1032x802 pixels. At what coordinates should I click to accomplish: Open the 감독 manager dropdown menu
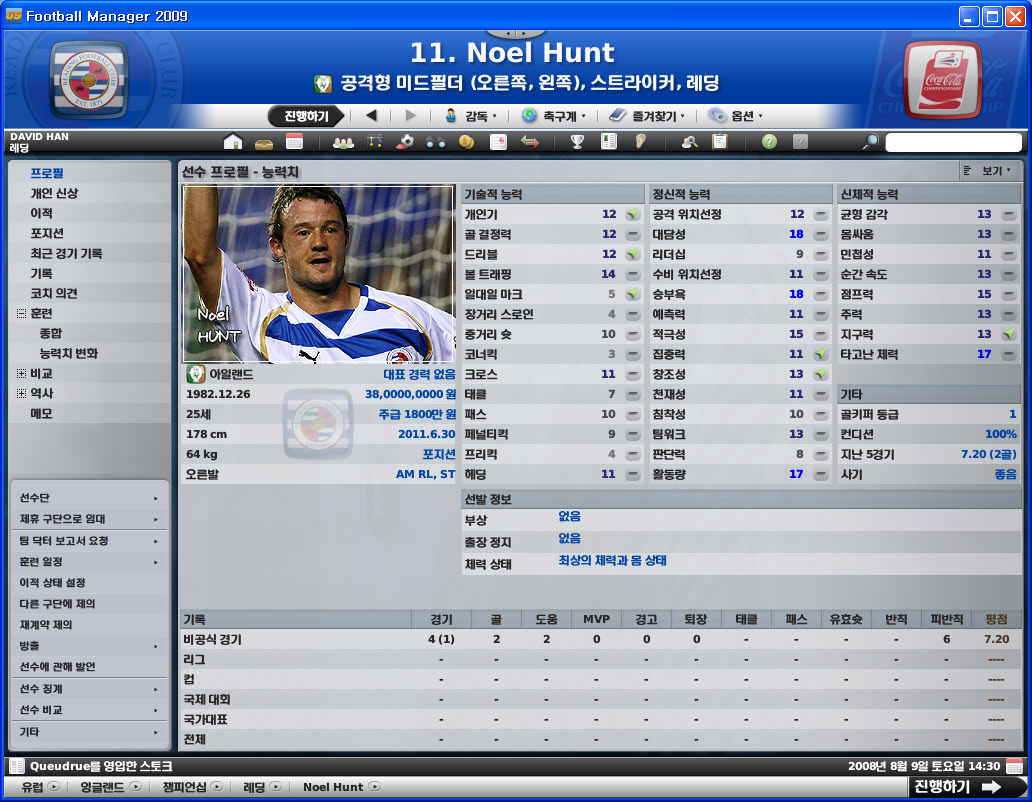[471, 116]
